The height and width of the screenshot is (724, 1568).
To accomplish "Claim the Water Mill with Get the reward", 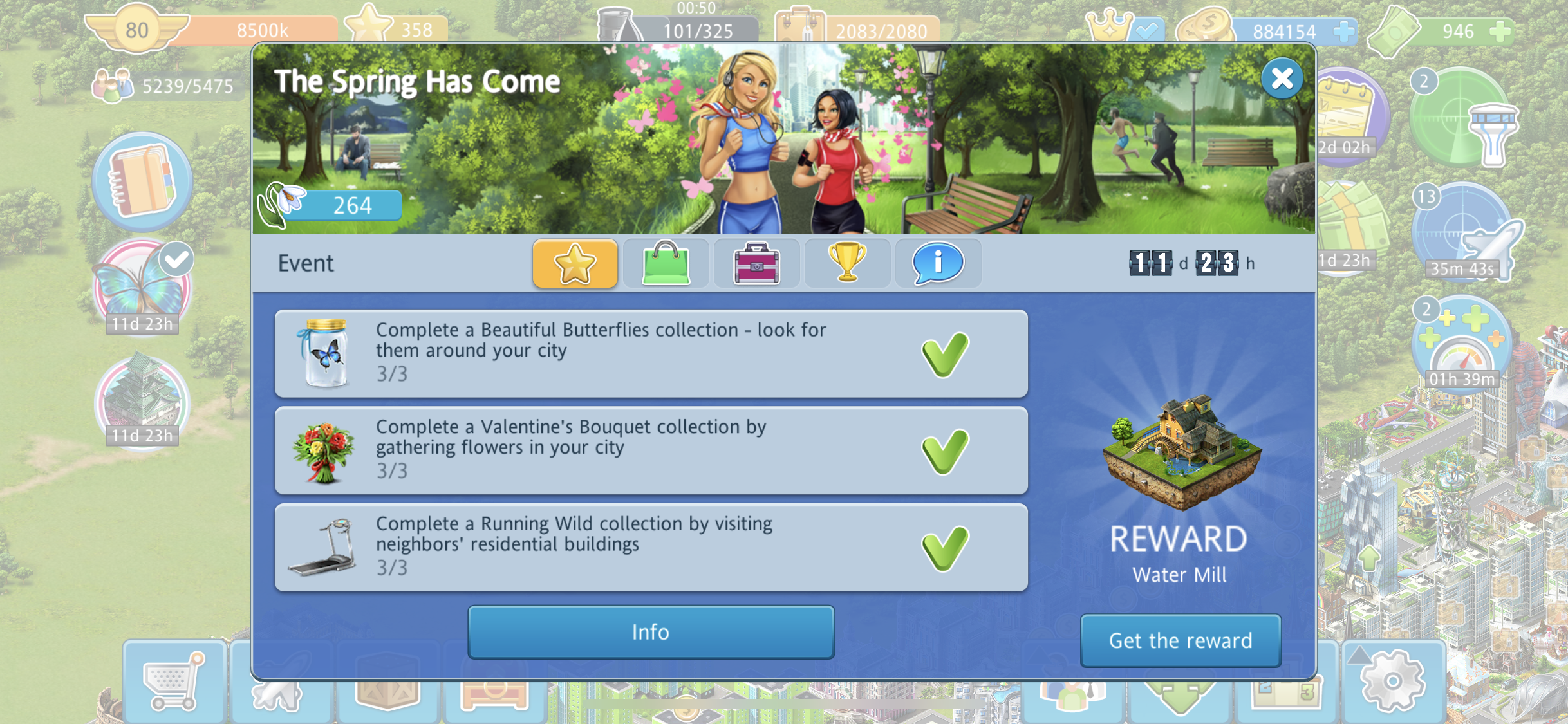I will [x=1180, y=640].
